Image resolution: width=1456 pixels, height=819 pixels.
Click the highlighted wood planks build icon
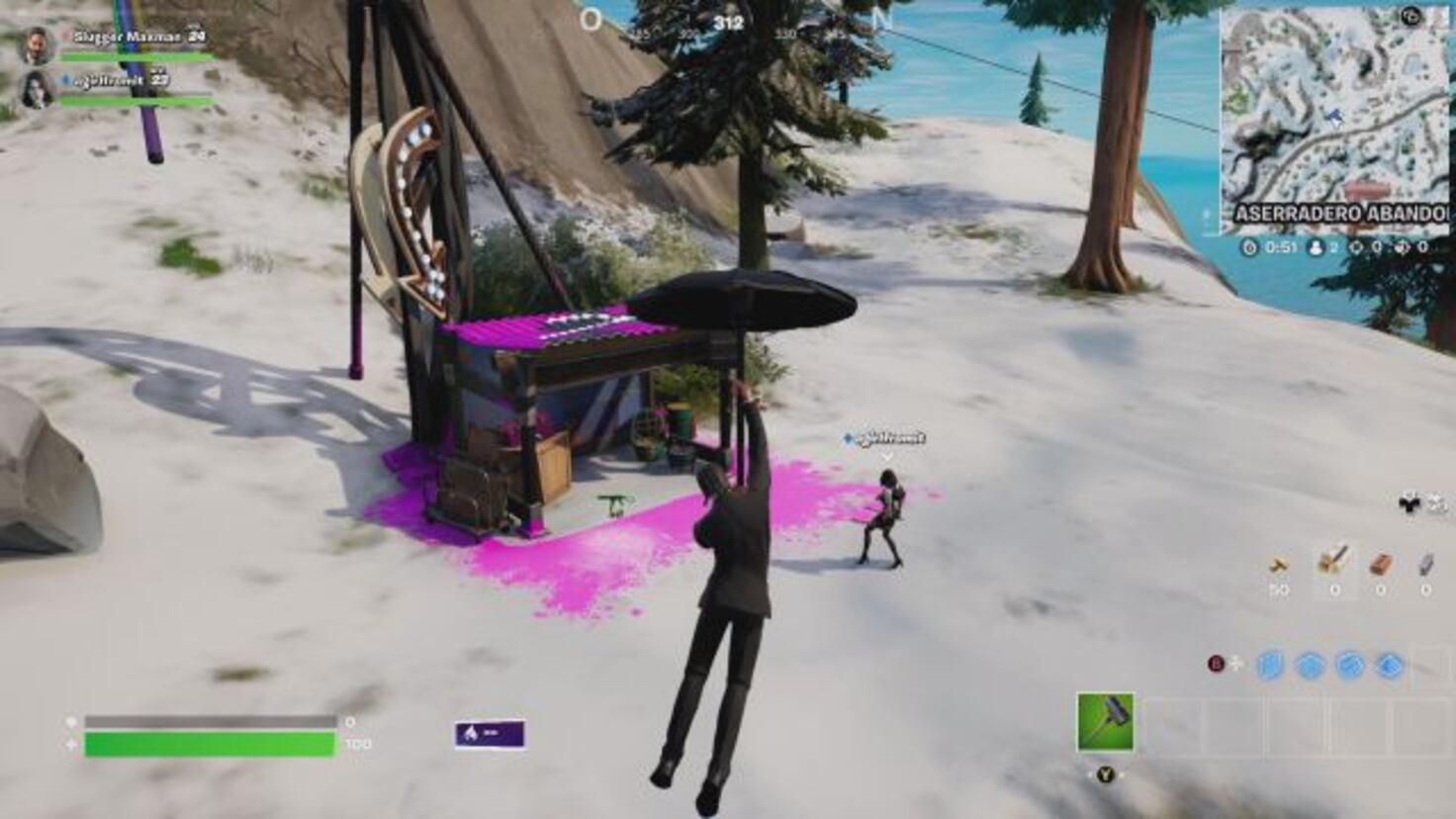(x=1332, y=563)
